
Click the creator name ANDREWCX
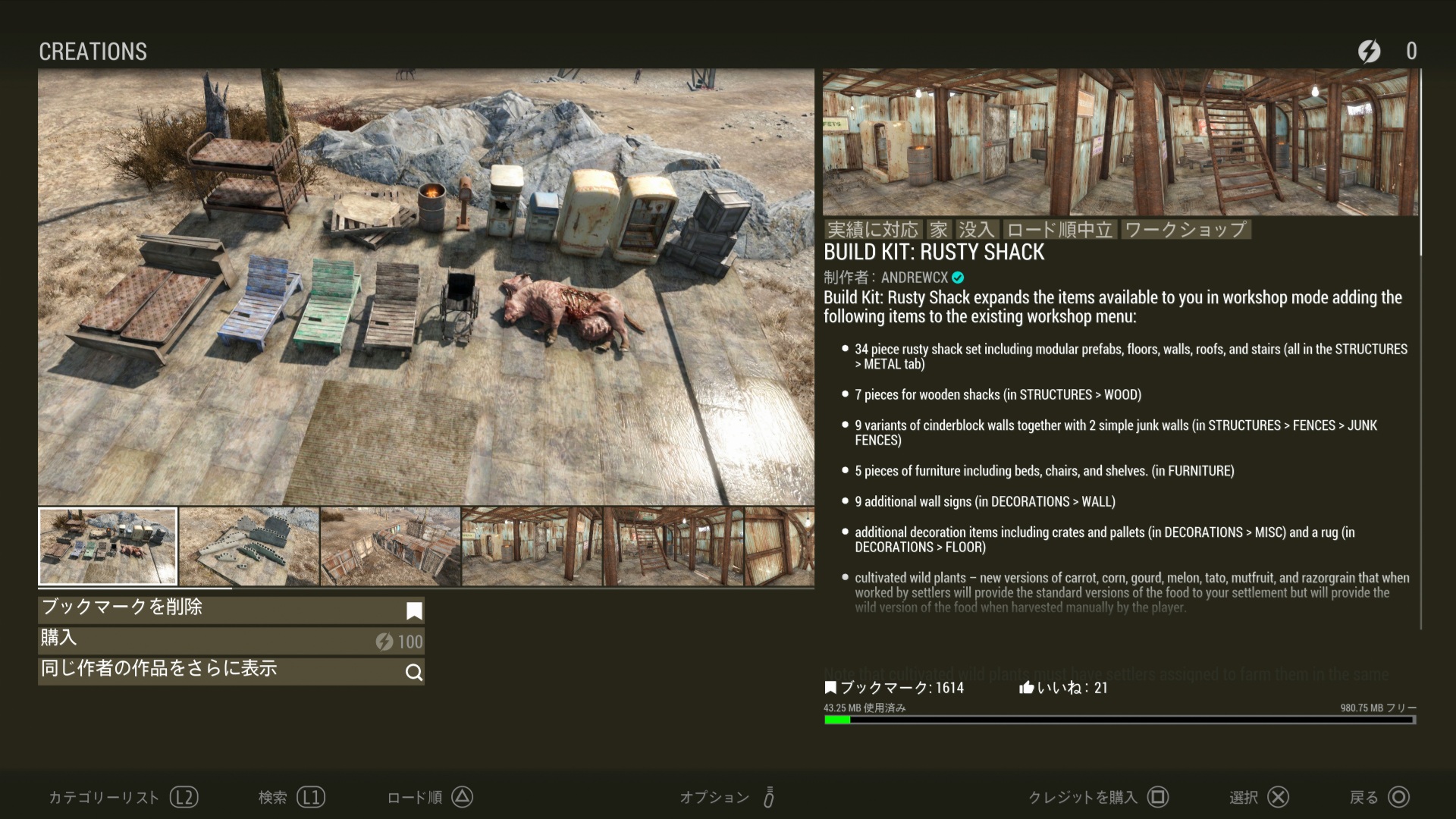tap(915, 278)
